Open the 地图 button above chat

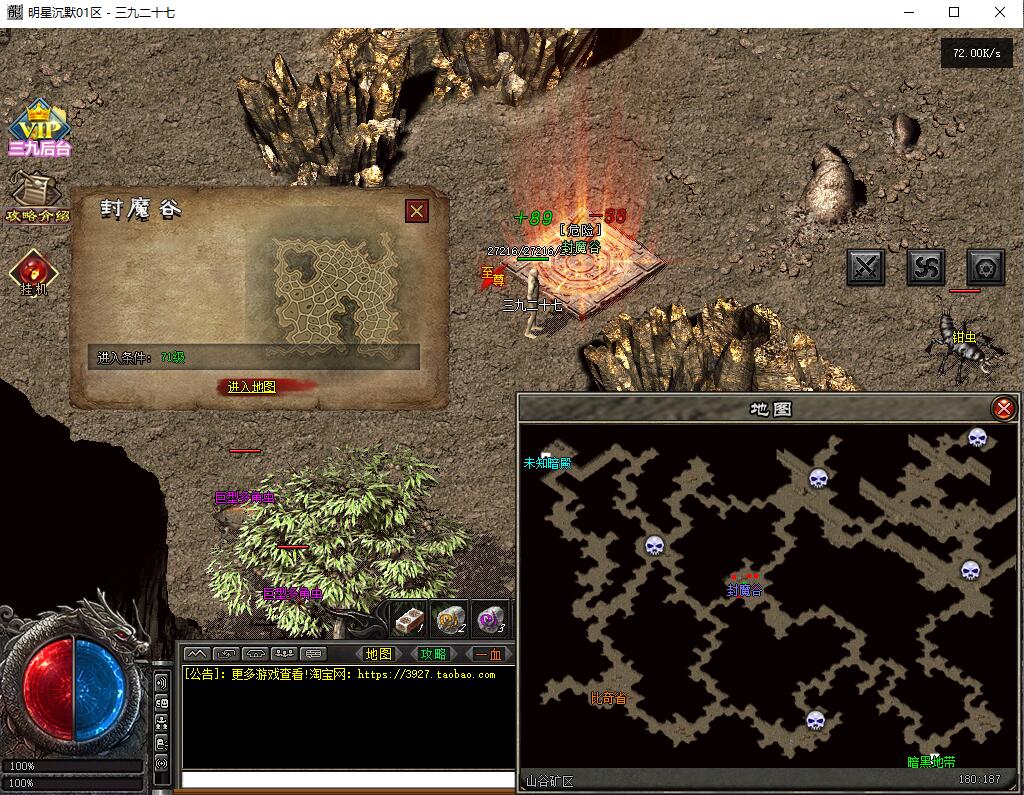point(379,654)
